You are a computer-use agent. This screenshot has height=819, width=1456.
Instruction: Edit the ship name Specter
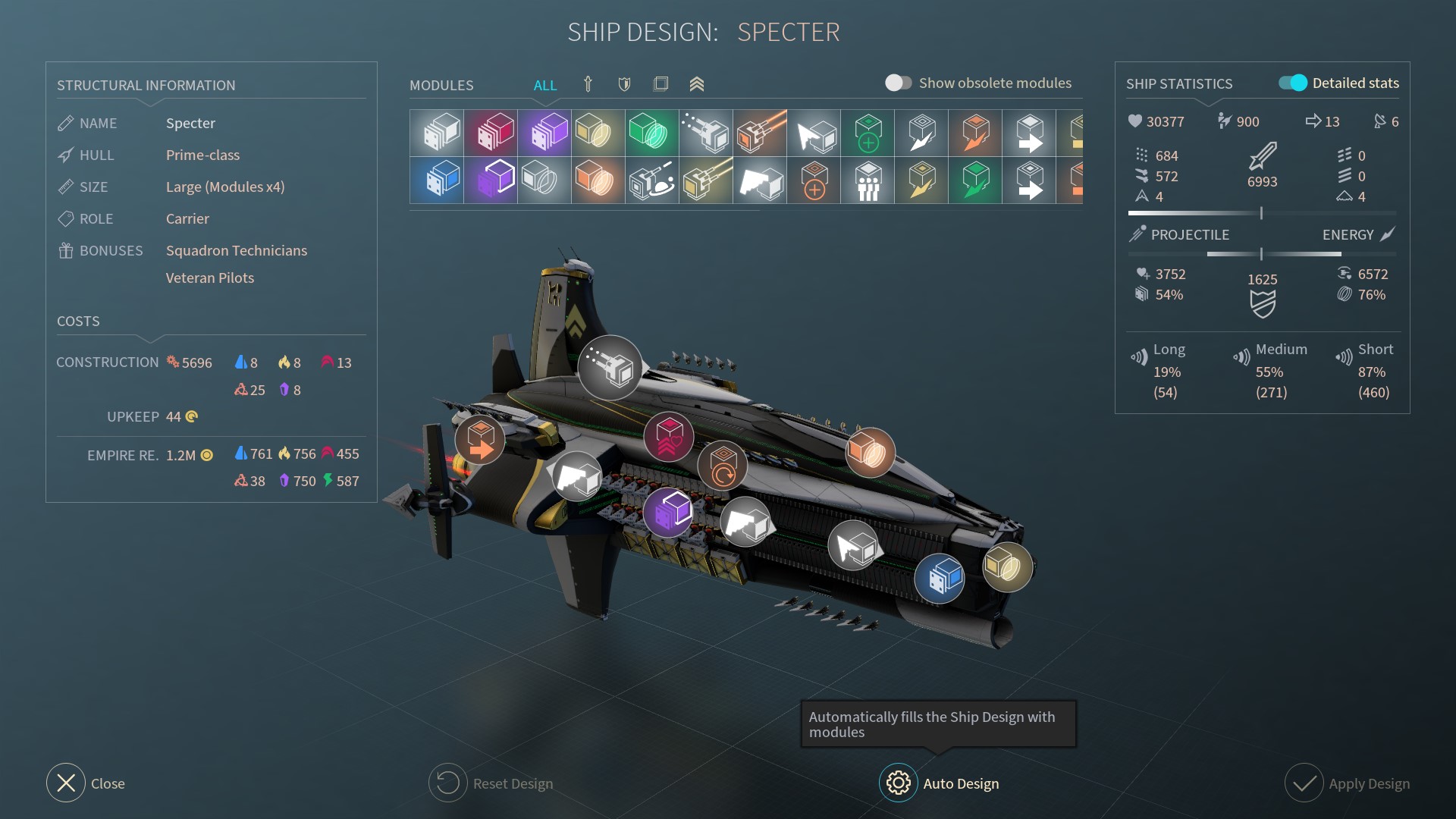[190, 123]
